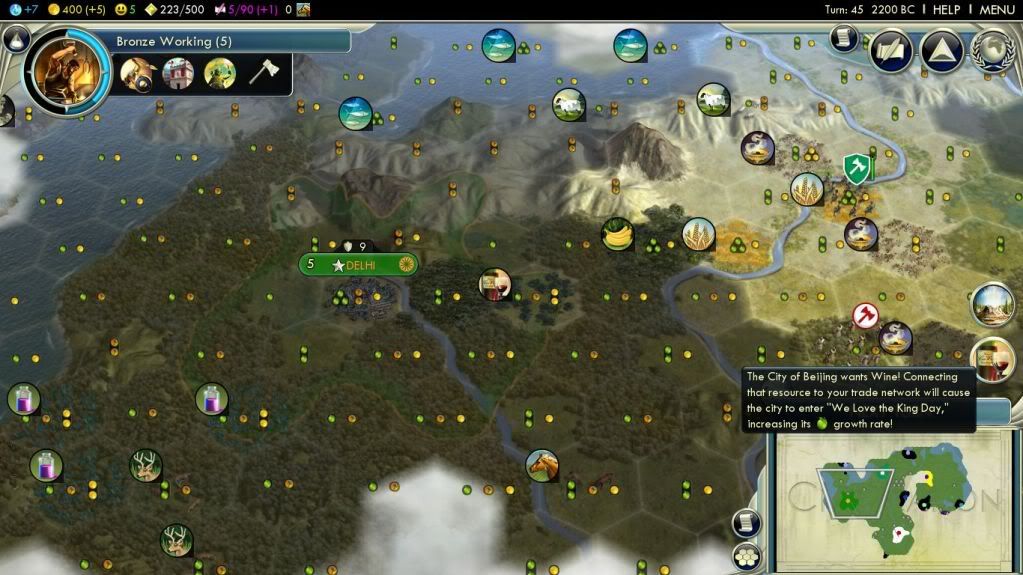Open the globe with laurel wreath button
The height and width of the screenshot is (575, 1023).
991,51
